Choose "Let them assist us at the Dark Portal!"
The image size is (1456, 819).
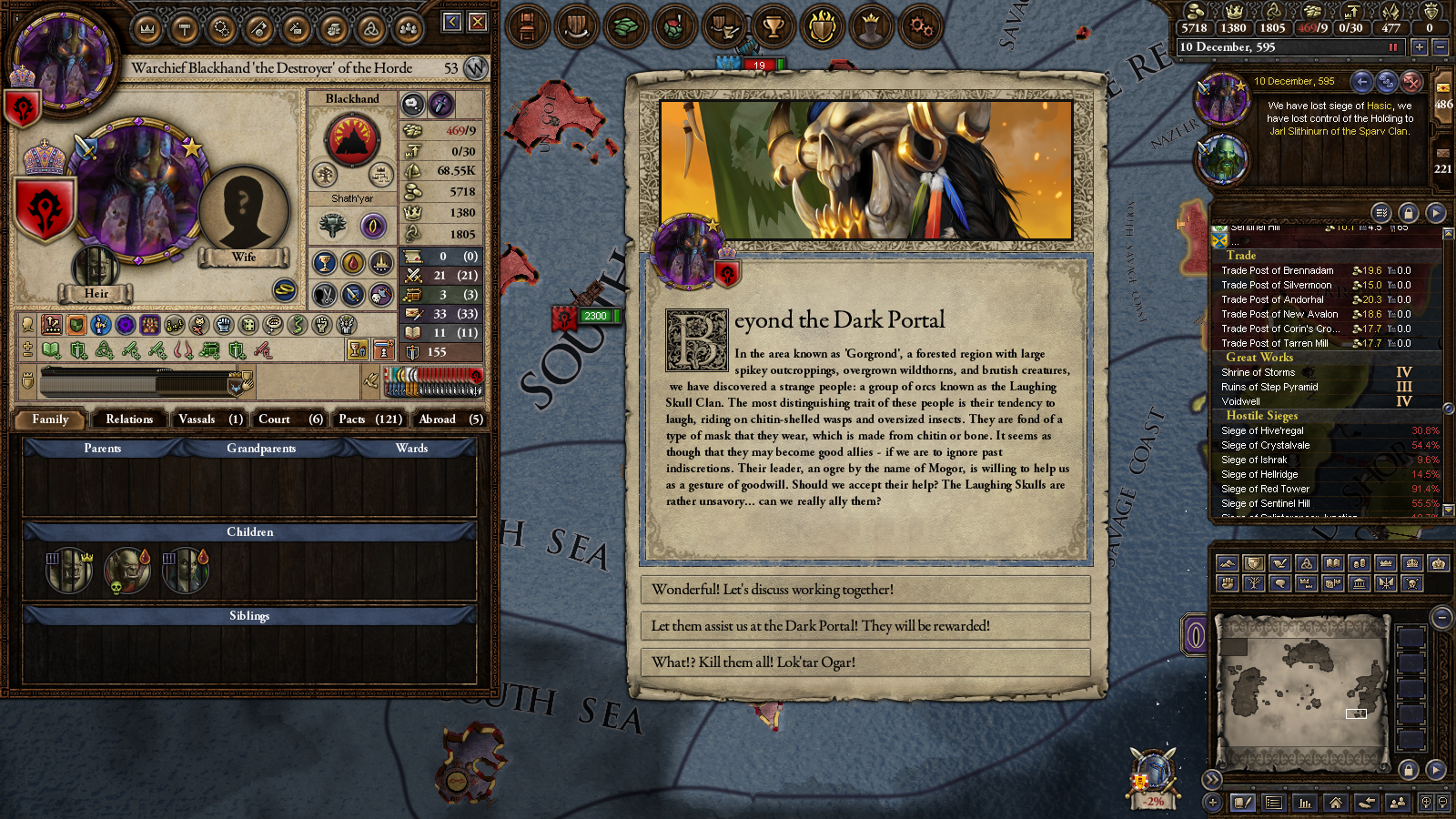click(x=864, y=626)
